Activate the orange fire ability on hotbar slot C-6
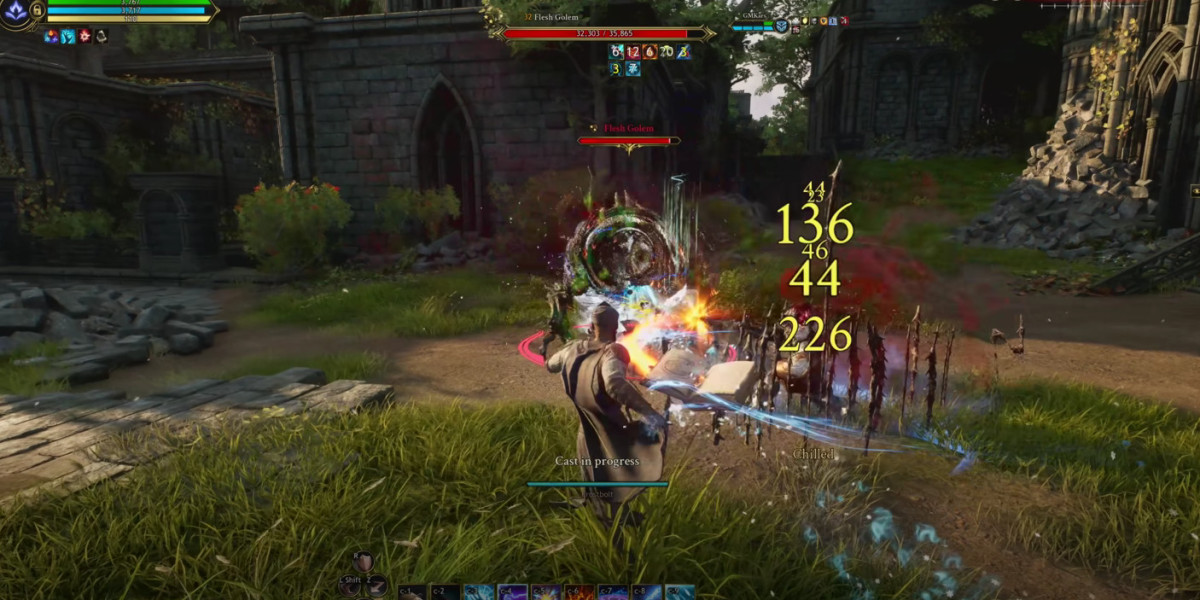Image resolution: width=1200 pixels, height=600 pixels. pyautogui.click(x=579, y=593)
